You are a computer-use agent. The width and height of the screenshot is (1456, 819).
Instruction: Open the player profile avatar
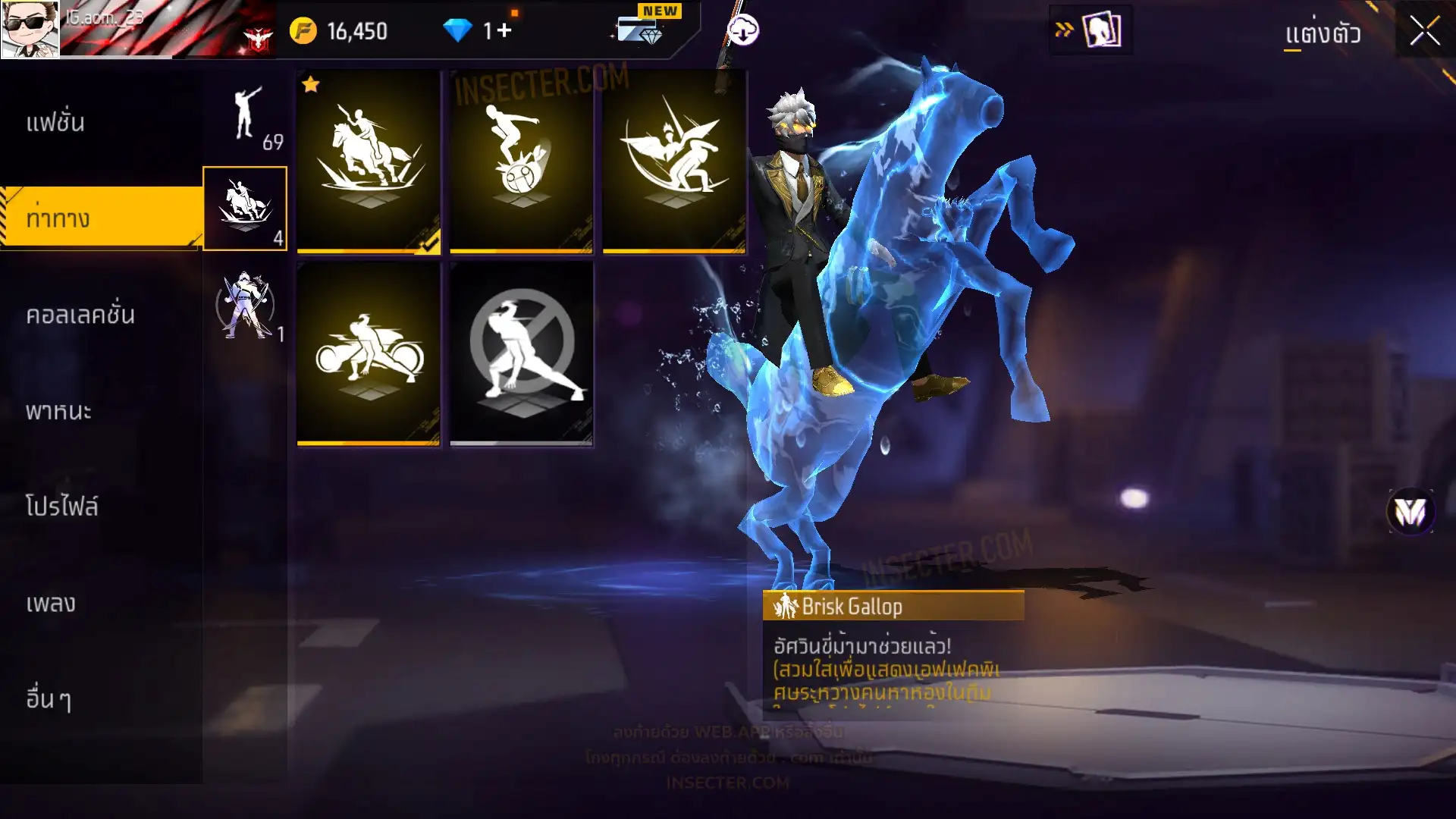pyautogui.click(x=30, y=29)
